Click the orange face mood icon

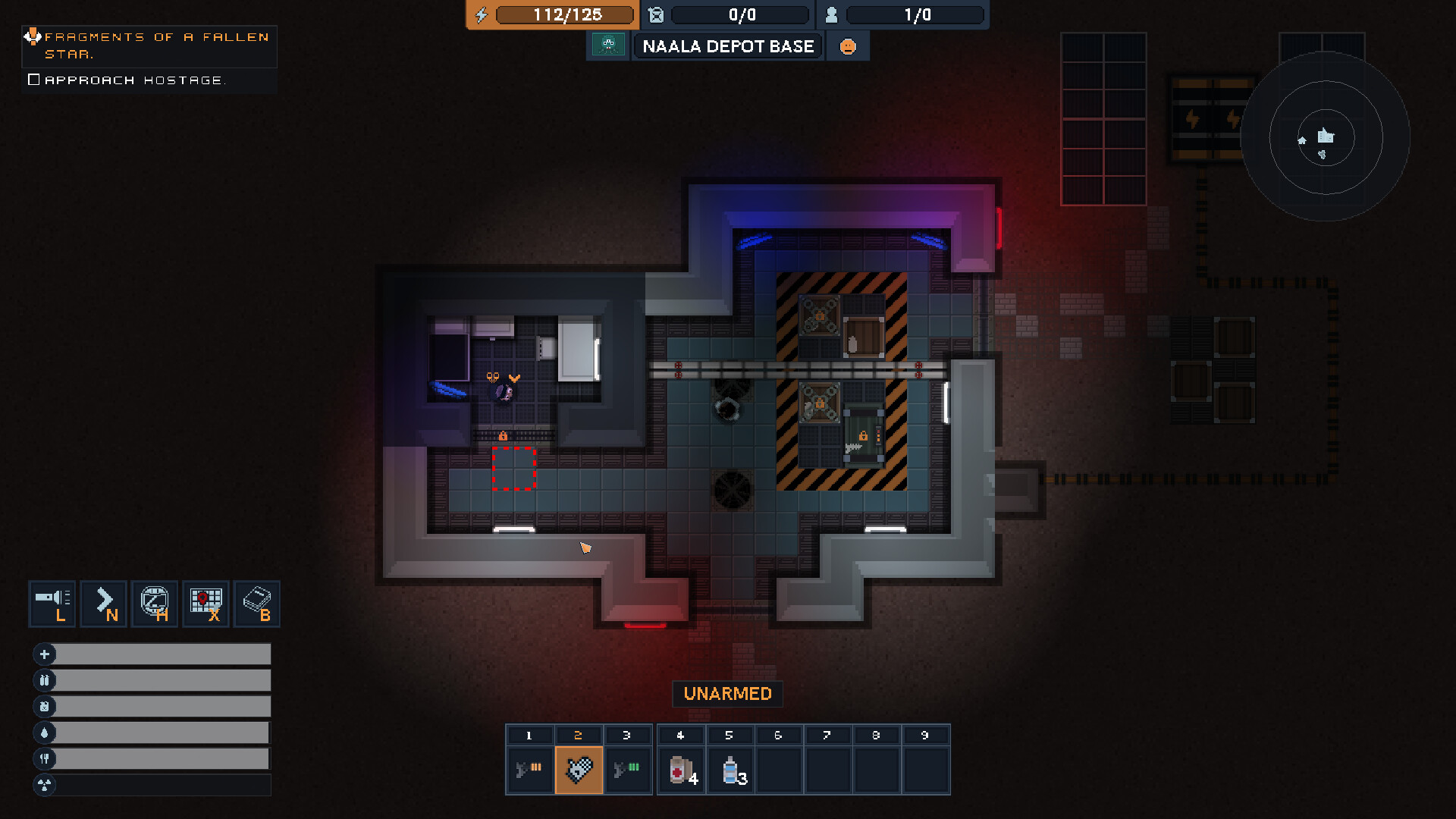click(x=848, y=45)
